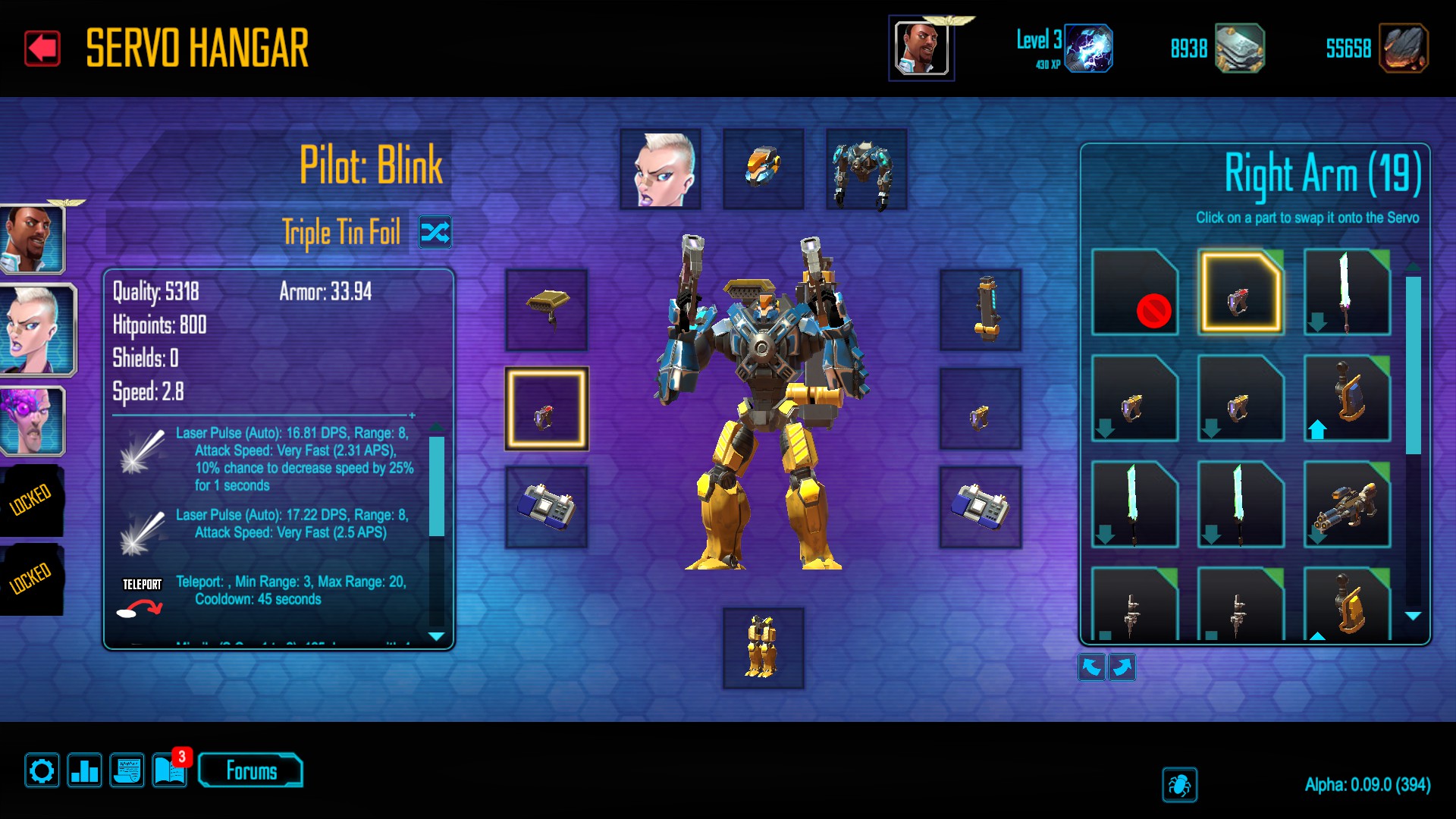Choose the red prohibited empty part option

coord(1134,293)
